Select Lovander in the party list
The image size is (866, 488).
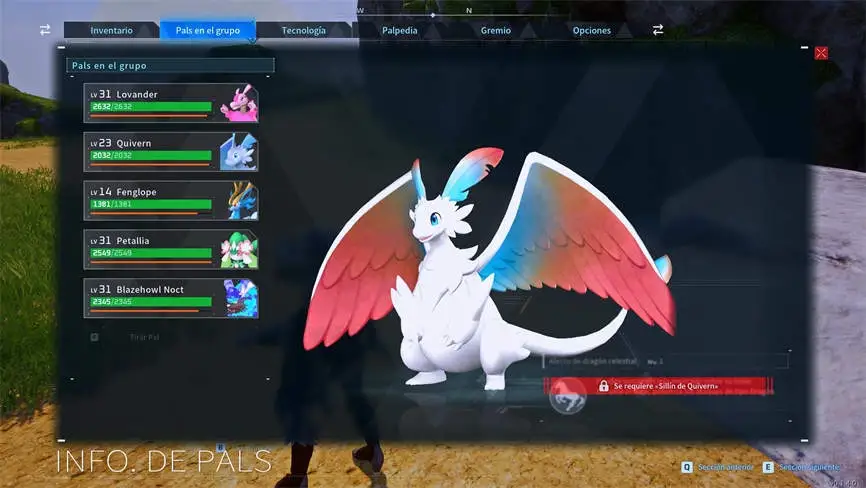(171, 103)
